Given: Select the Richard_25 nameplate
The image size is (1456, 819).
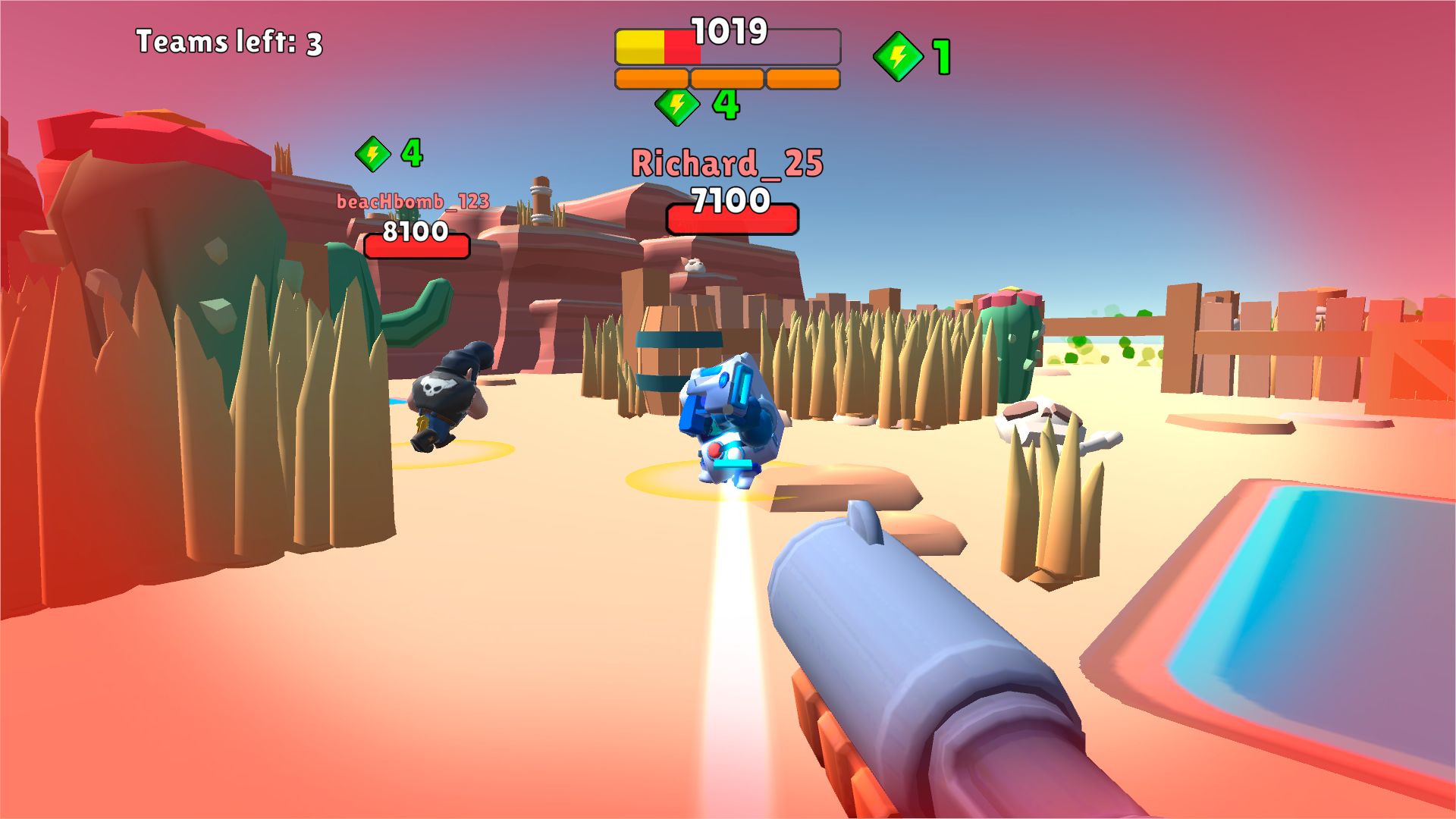Looking at the screenshot, I should [x=726, y=164].
